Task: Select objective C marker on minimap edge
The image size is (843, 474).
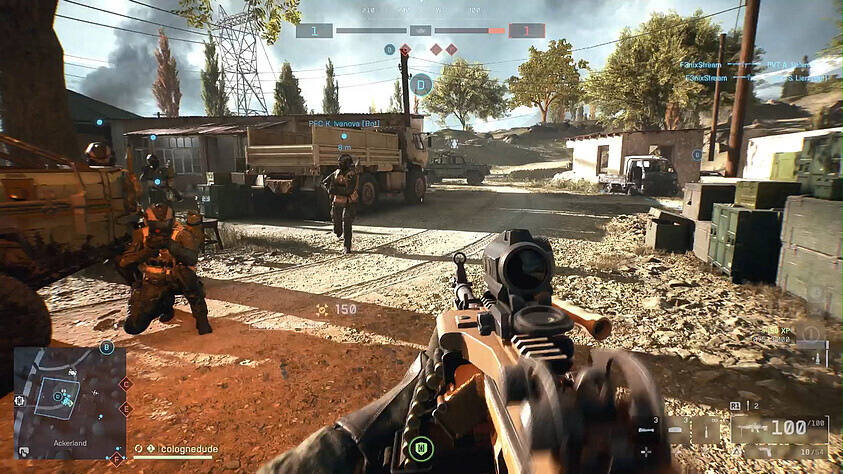Action: click(x=126, y=383)
